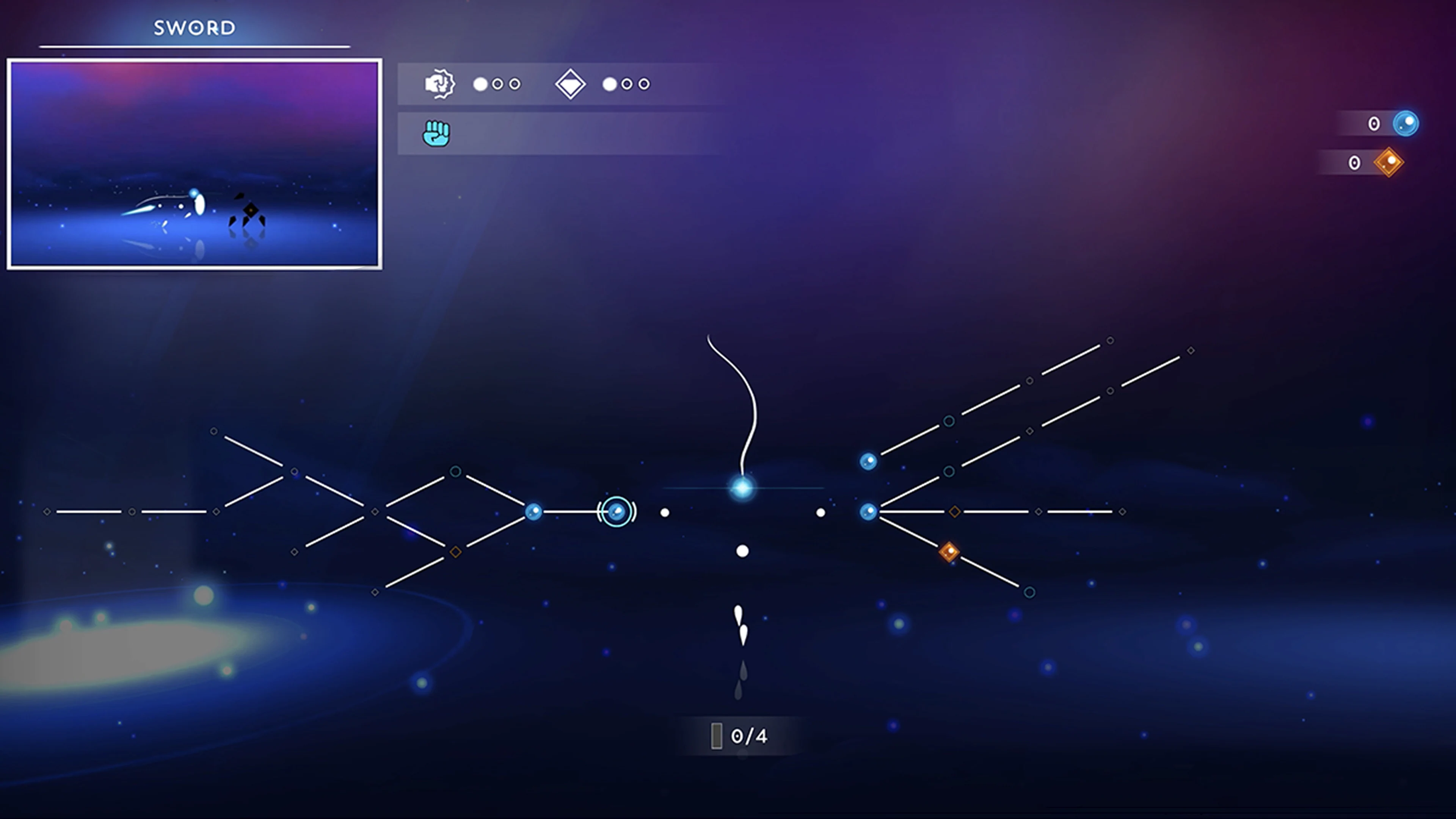Image resolution: width=1456 pixels, height=819 pixels.
Task: Click the currently highlighted ringed skill node
Action: click(x=617, y=512)
